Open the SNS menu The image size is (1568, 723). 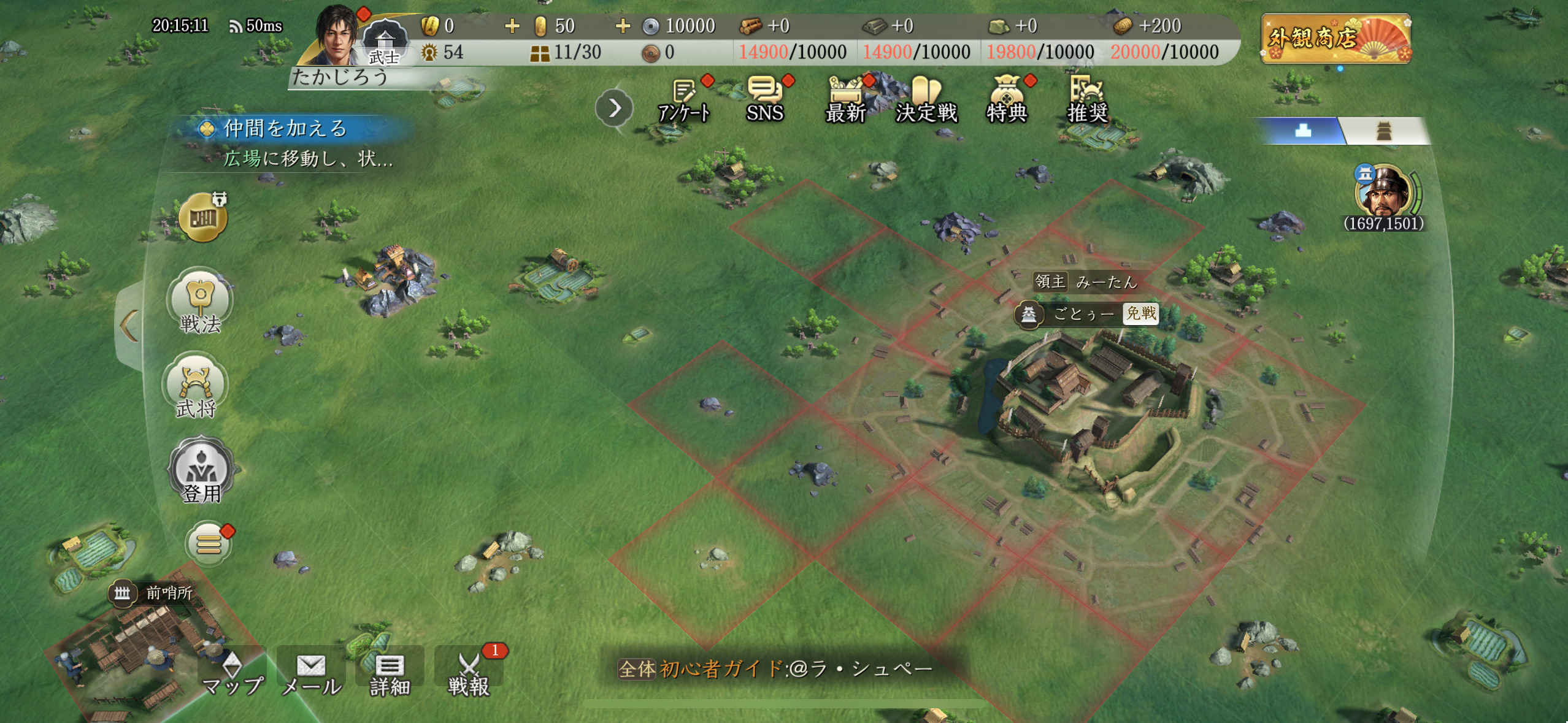[764, 99]
